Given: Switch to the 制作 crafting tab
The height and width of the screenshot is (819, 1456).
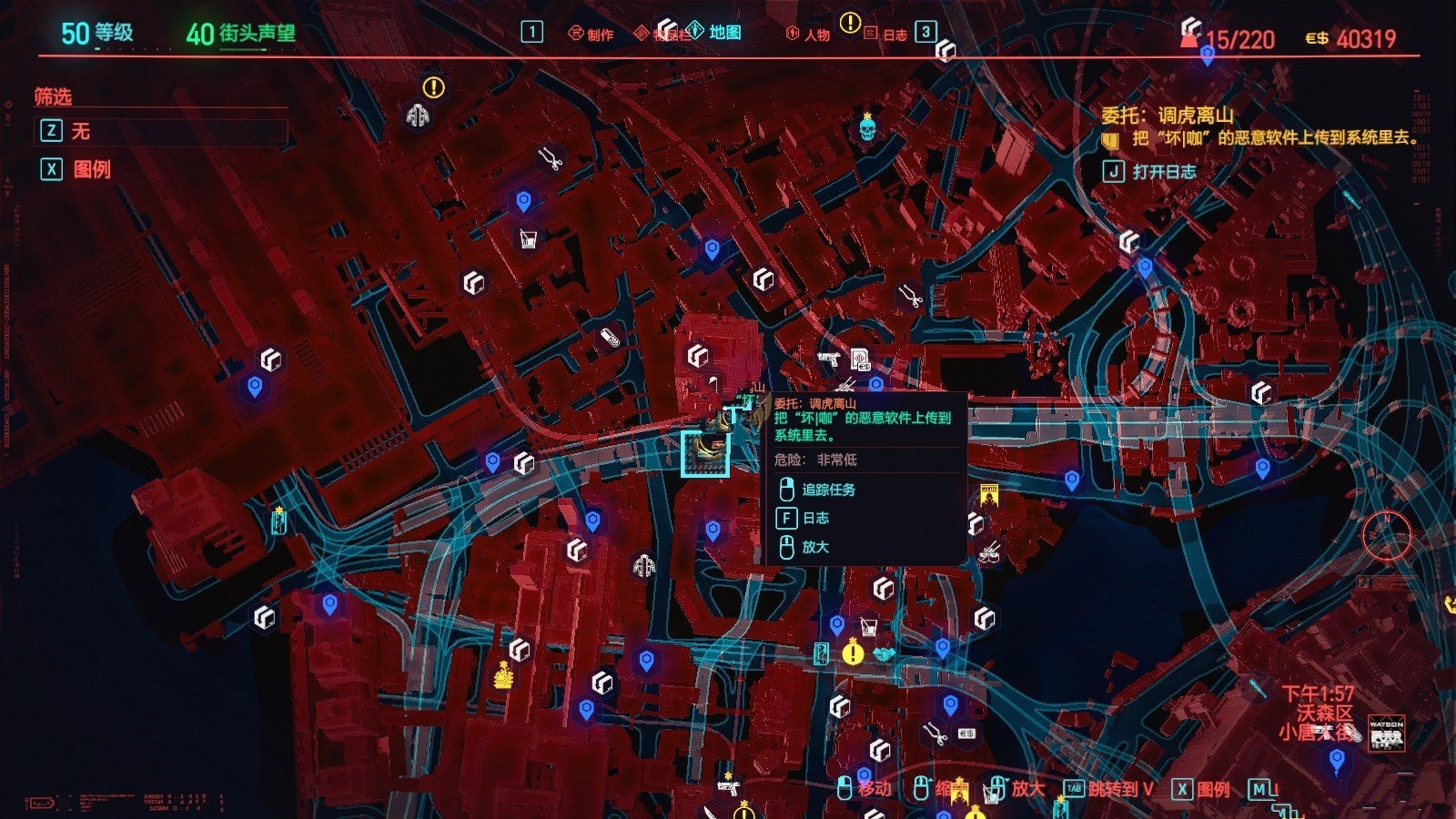Looking at the screenshot, I should point(591,35).
